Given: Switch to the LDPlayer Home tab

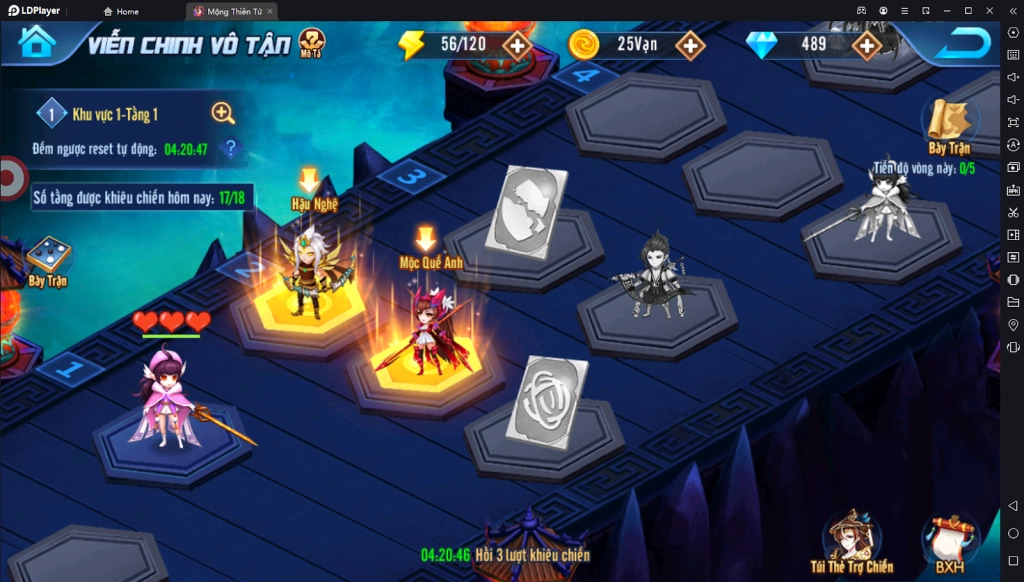Looking at the screenshot, I should pyautogui.click(x=120, y=11).
